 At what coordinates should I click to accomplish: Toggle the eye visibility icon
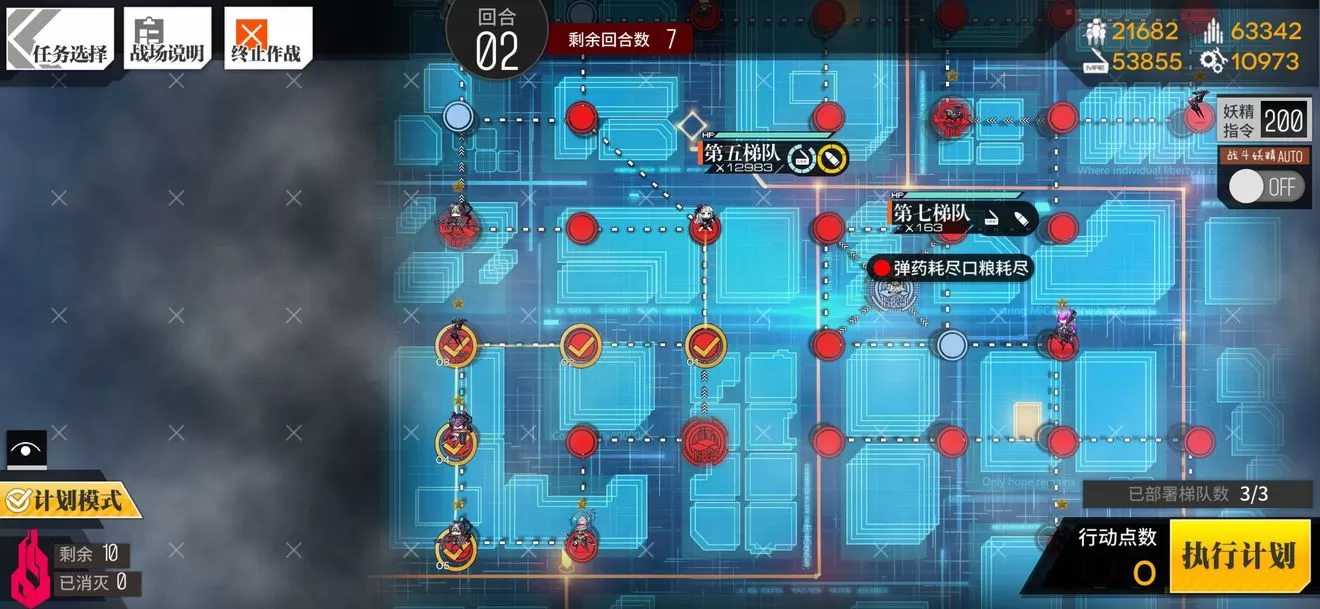(x=27, y=450)
